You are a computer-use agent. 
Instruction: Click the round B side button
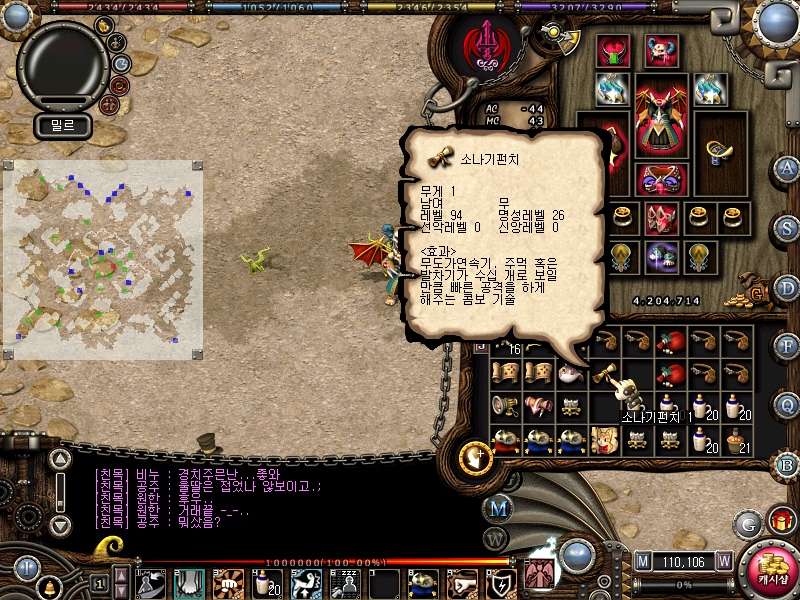click(x=787, y=464)
